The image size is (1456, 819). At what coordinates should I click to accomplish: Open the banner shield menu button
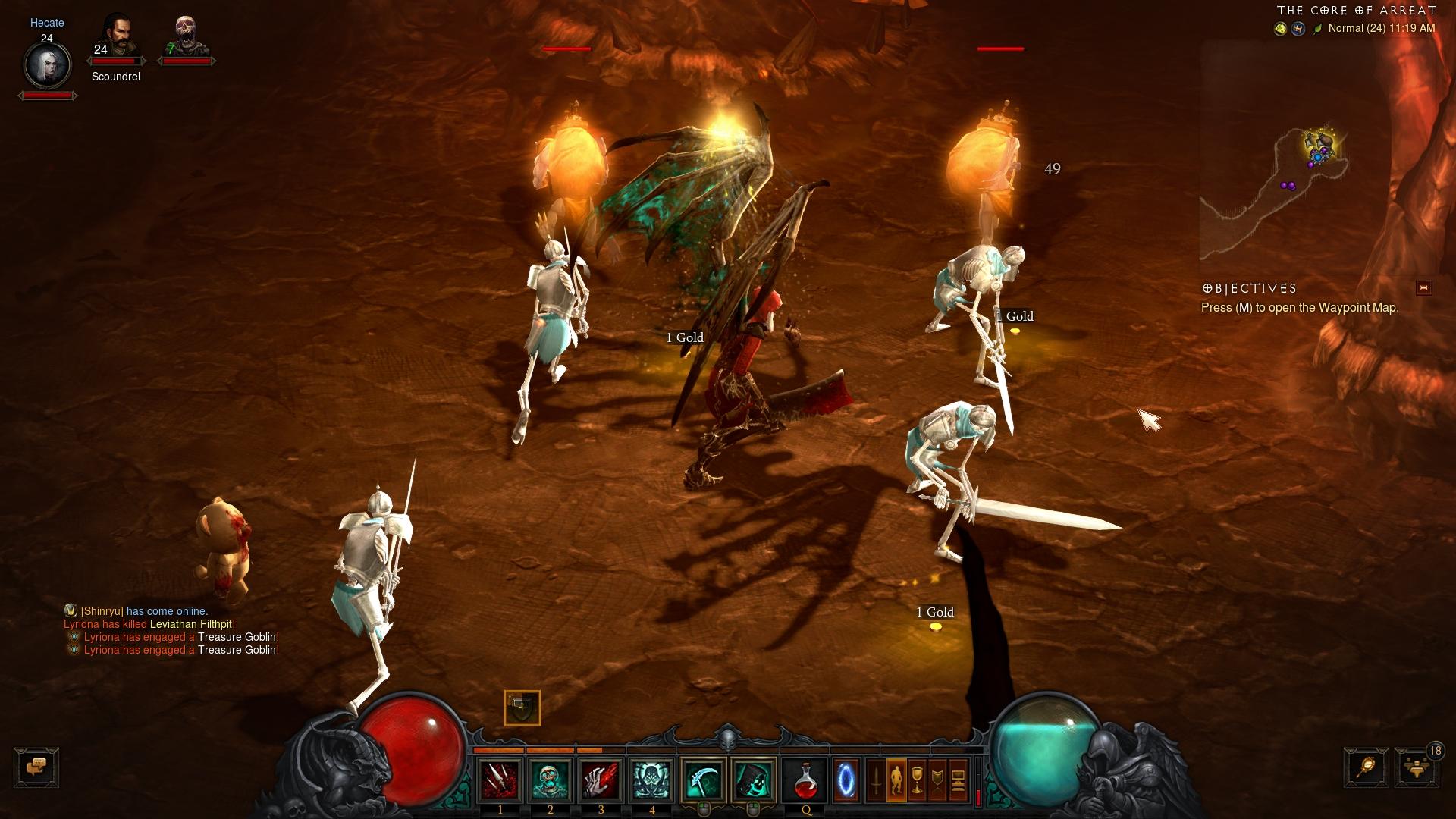(937, 780)
